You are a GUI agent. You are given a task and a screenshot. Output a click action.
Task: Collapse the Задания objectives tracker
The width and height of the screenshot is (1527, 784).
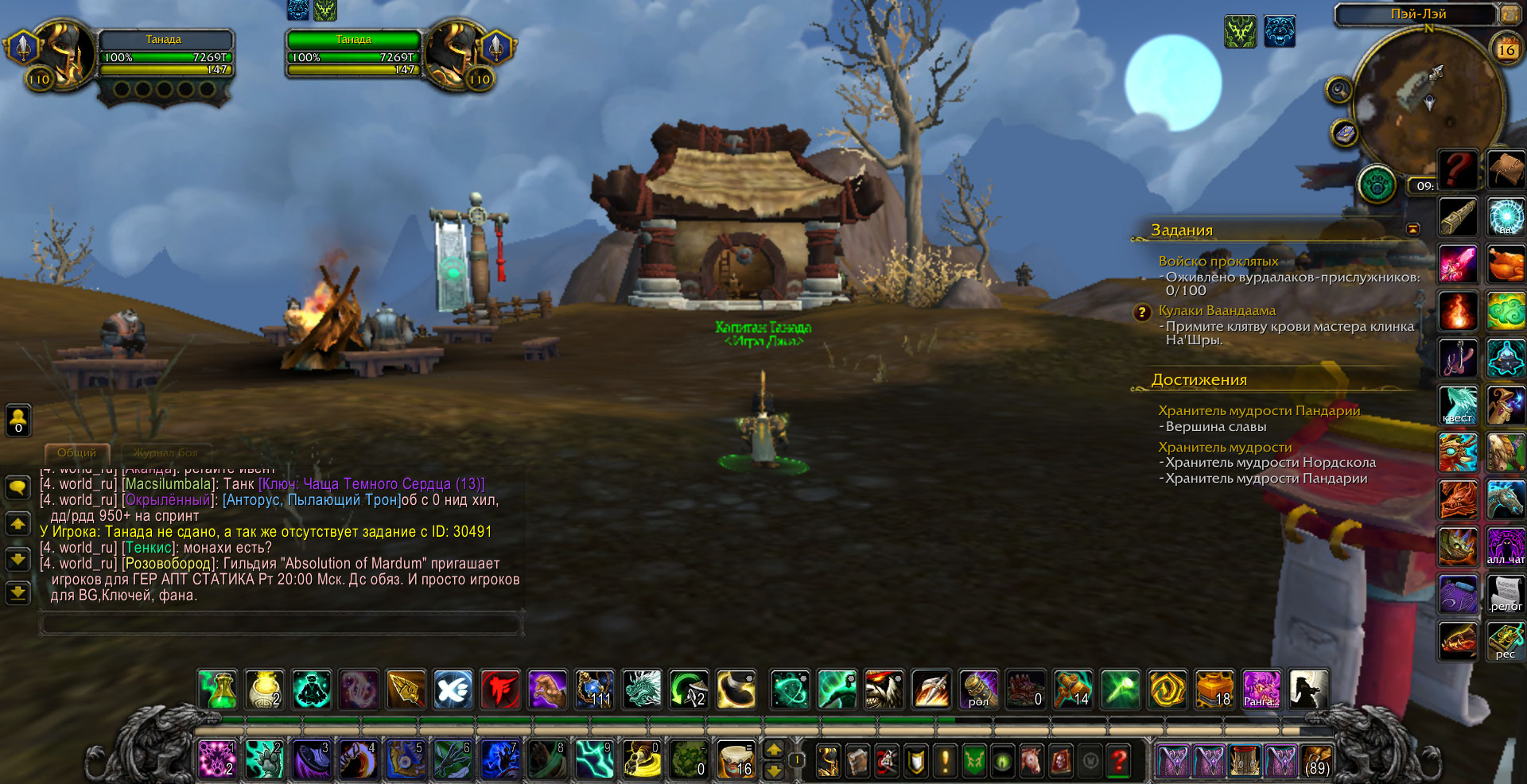[1412, 229]
